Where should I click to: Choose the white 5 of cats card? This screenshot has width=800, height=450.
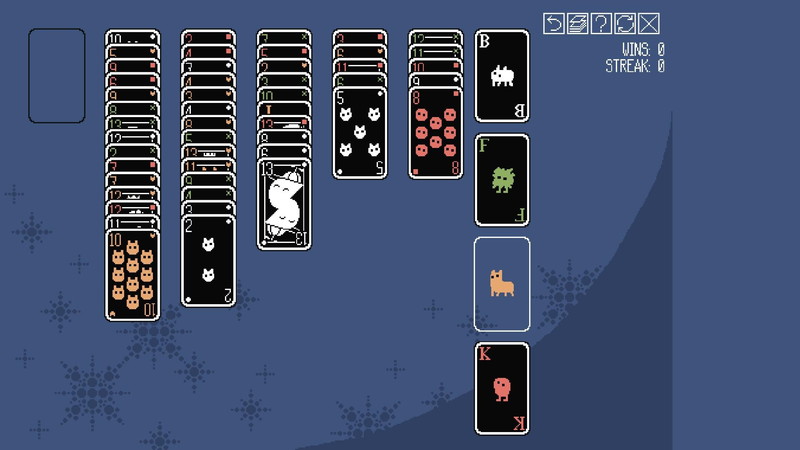point(360,133)
